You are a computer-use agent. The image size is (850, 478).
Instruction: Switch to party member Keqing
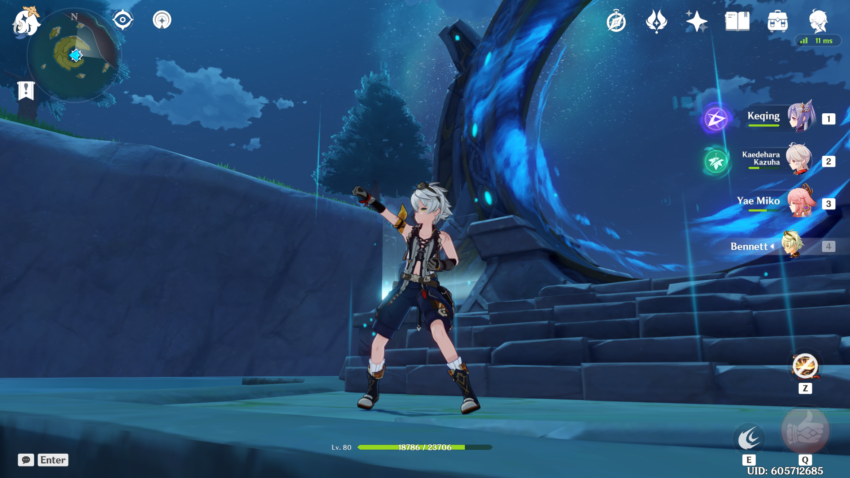click(800, 117)
